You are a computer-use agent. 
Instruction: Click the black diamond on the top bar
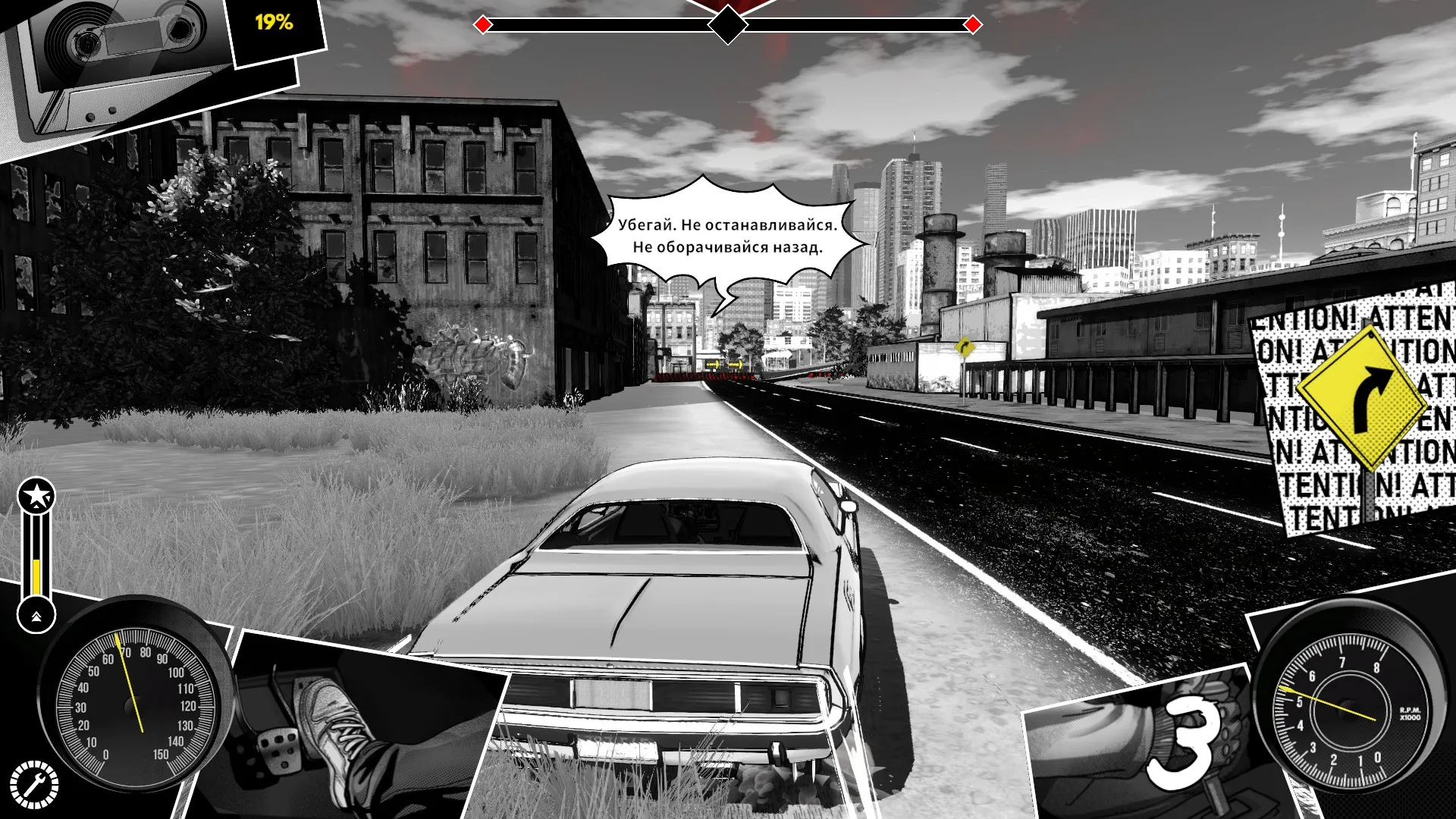728,25
